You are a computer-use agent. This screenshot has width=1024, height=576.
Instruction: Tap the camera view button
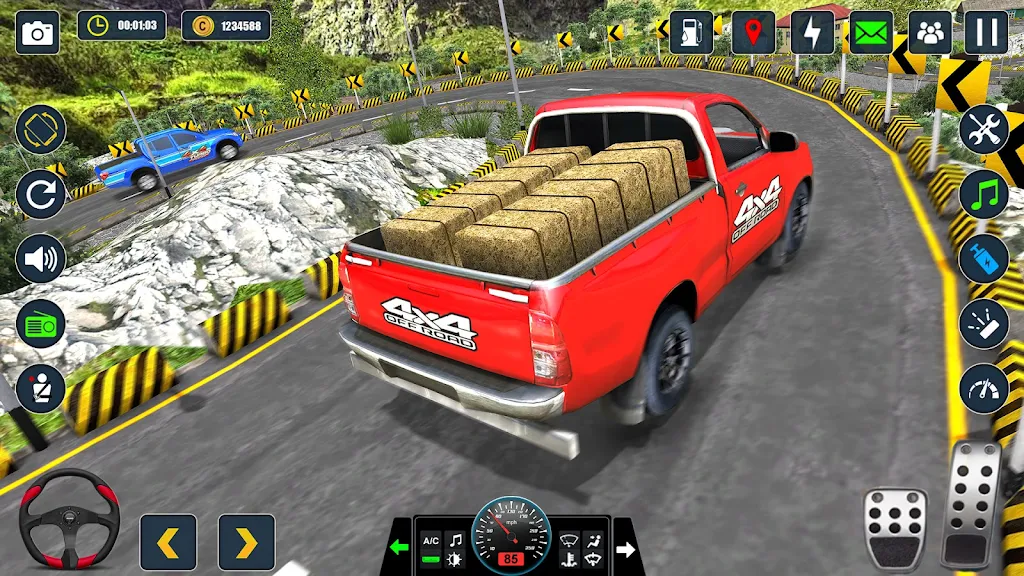coord(38,33)
